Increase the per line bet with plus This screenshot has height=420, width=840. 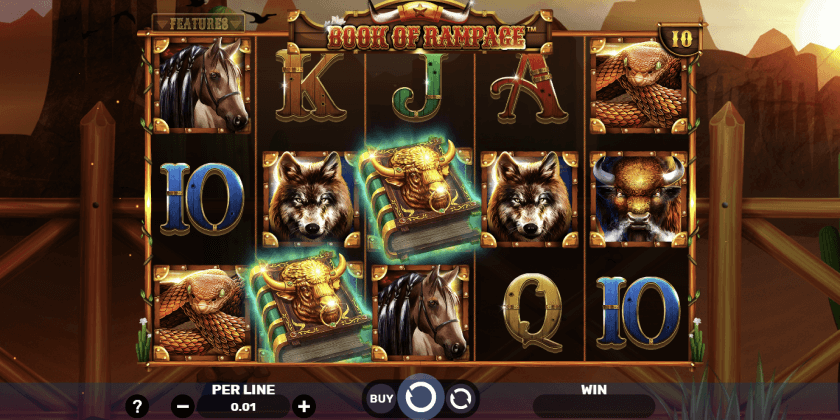[304, 406]
